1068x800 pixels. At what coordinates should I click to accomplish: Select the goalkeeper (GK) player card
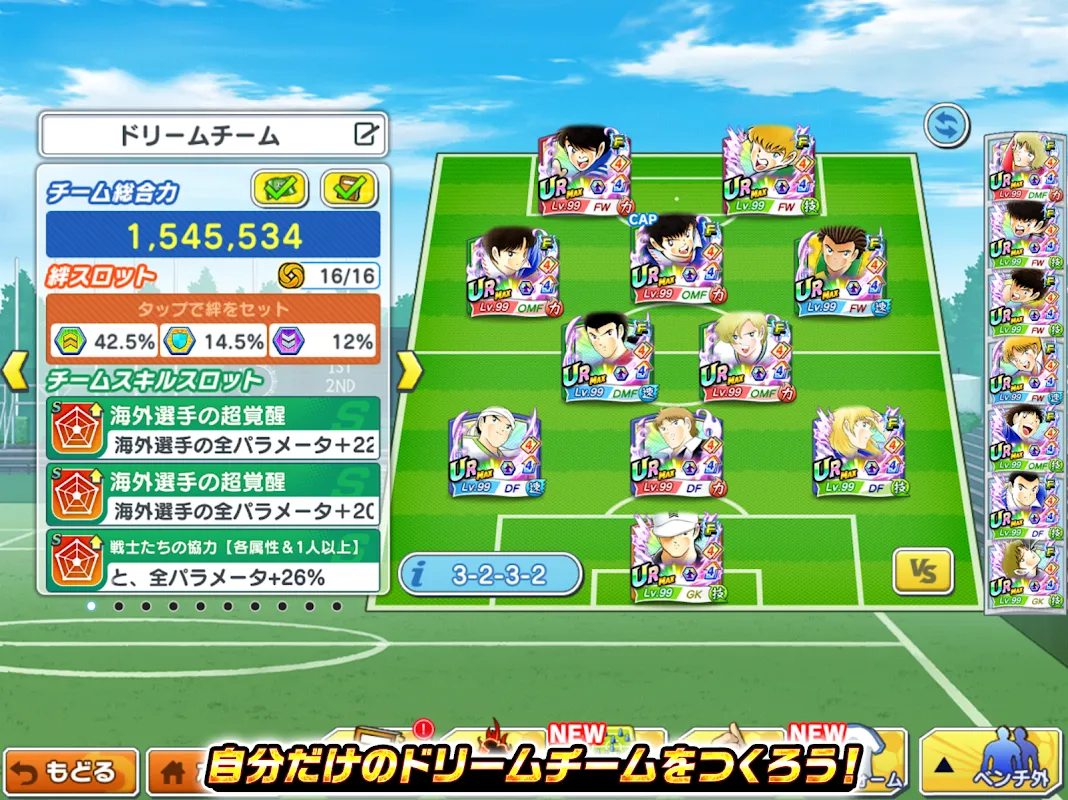click(x=678, y=557)
